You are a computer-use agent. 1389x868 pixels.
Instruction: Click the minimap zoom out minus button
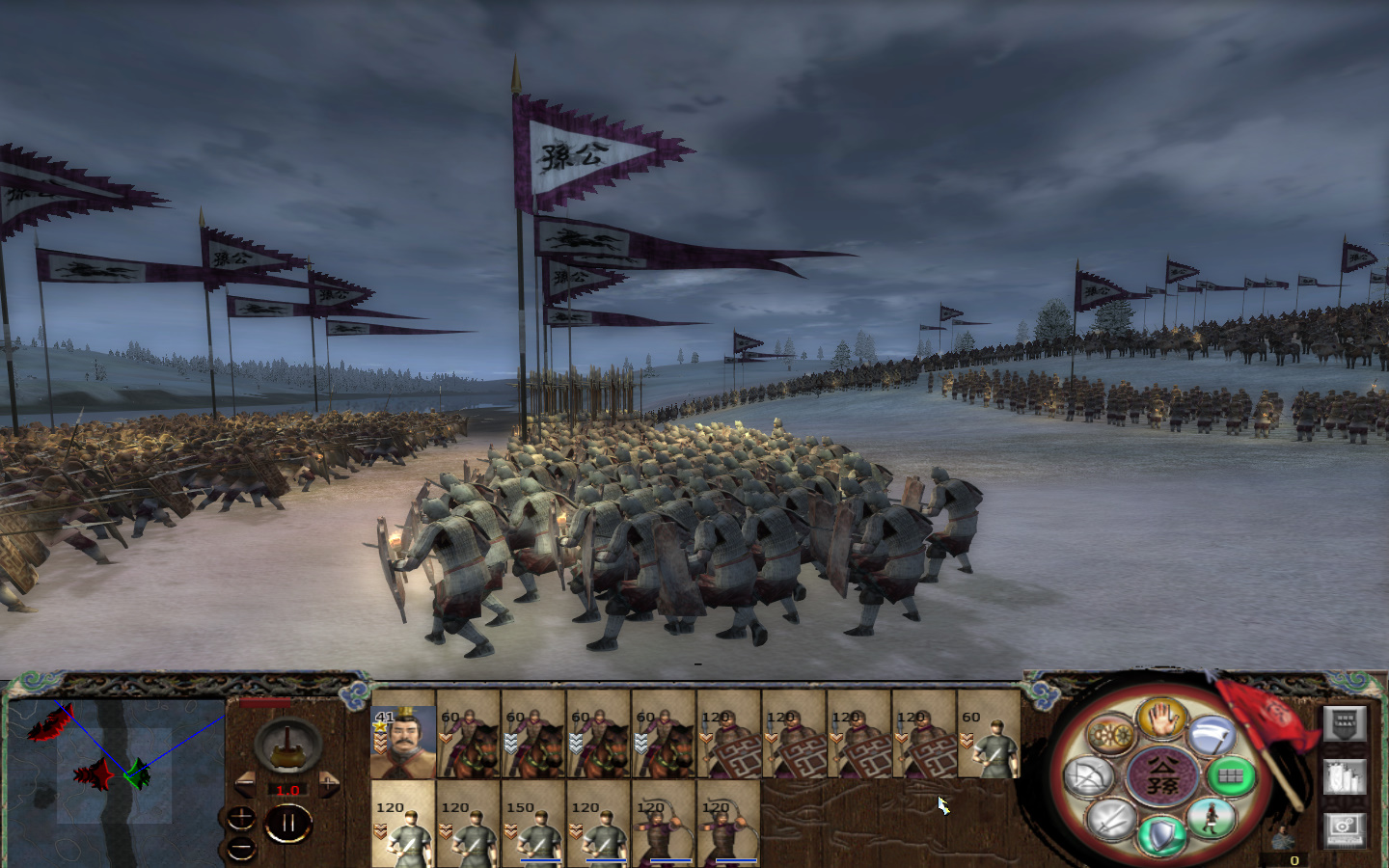click(x=241, y=850)
